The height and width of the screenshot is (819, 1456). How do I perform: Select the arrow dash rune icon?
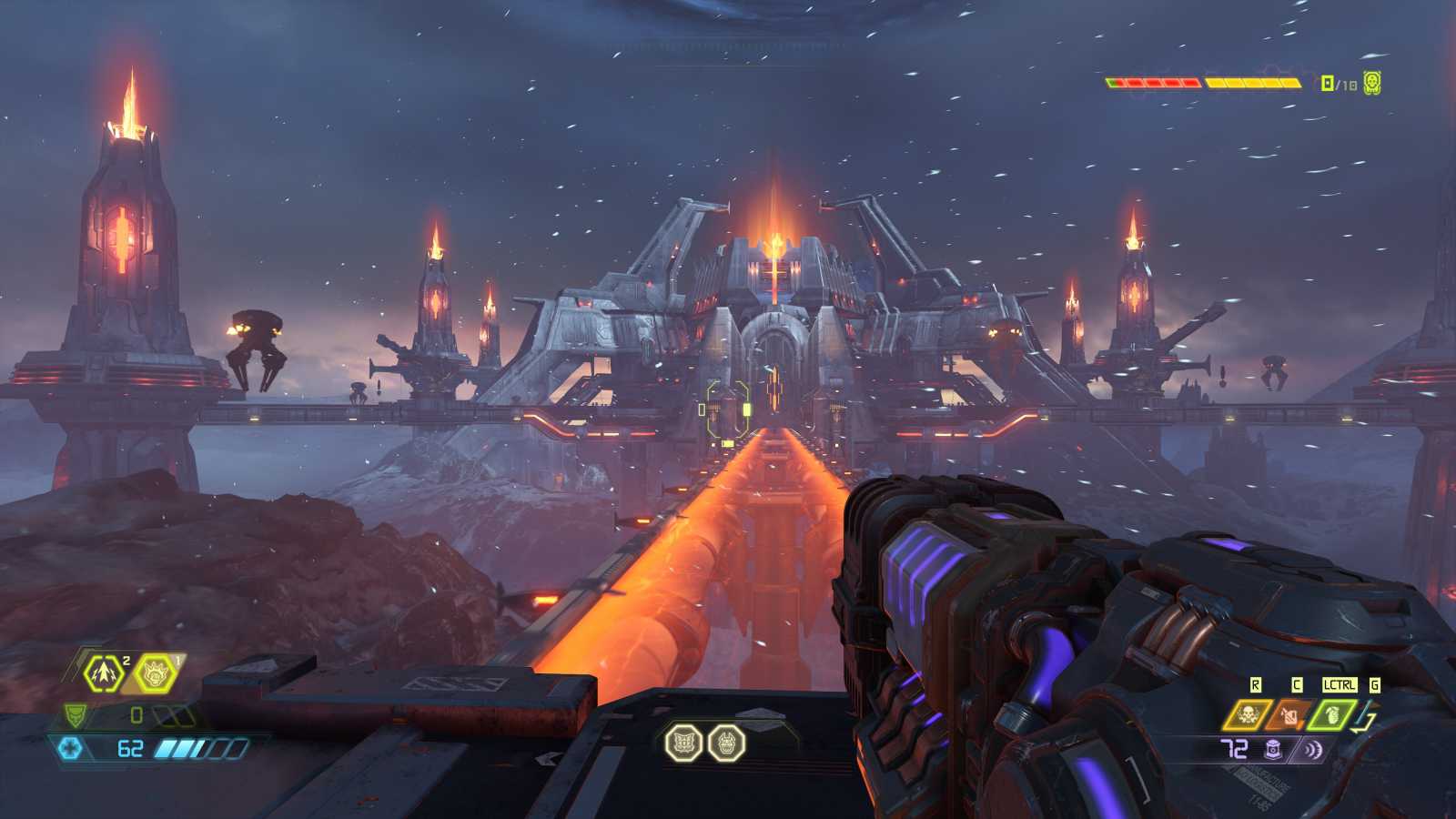tap(102, 674)
